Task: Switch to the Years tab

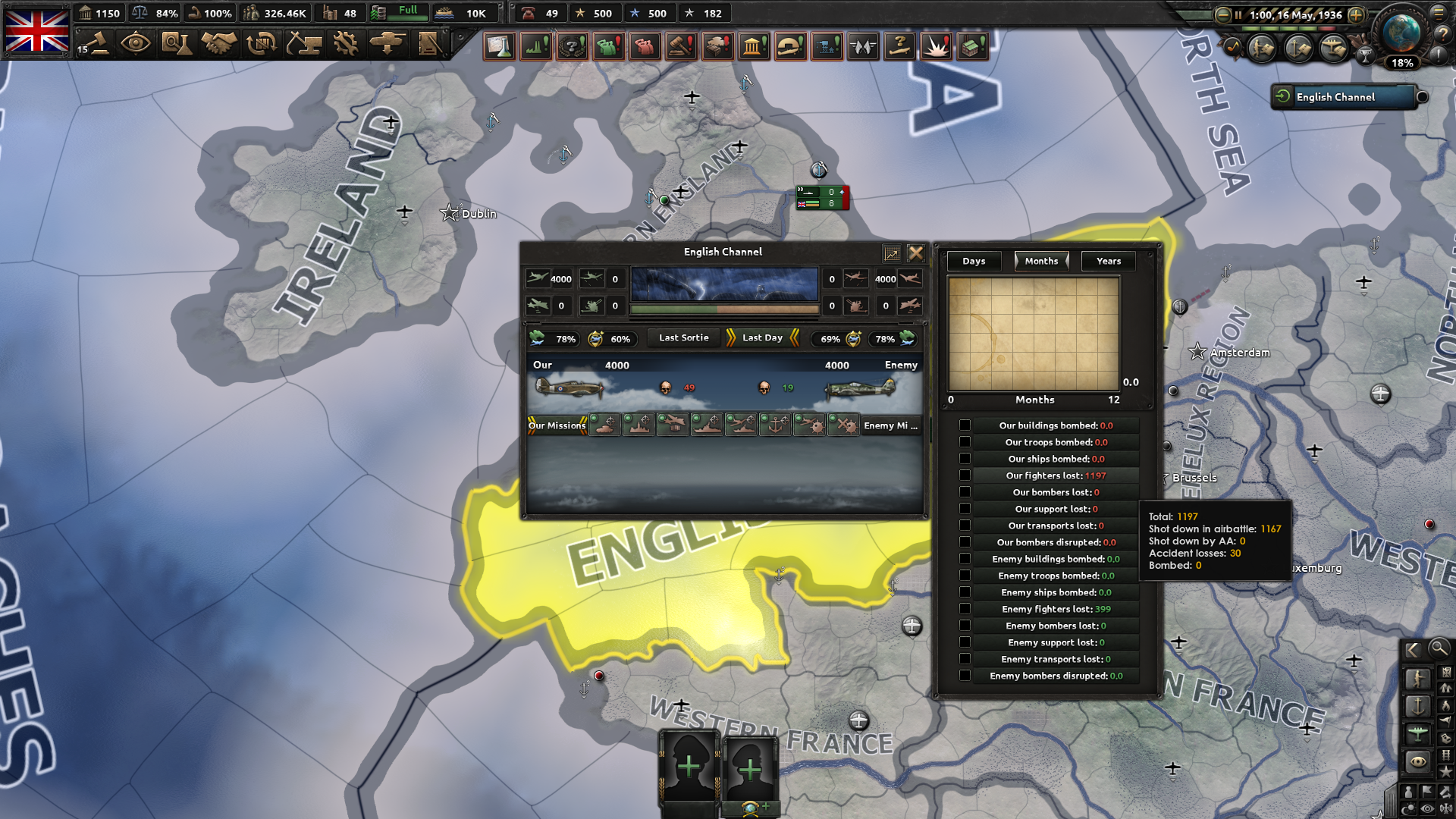Action: (x=1108, y=261)
